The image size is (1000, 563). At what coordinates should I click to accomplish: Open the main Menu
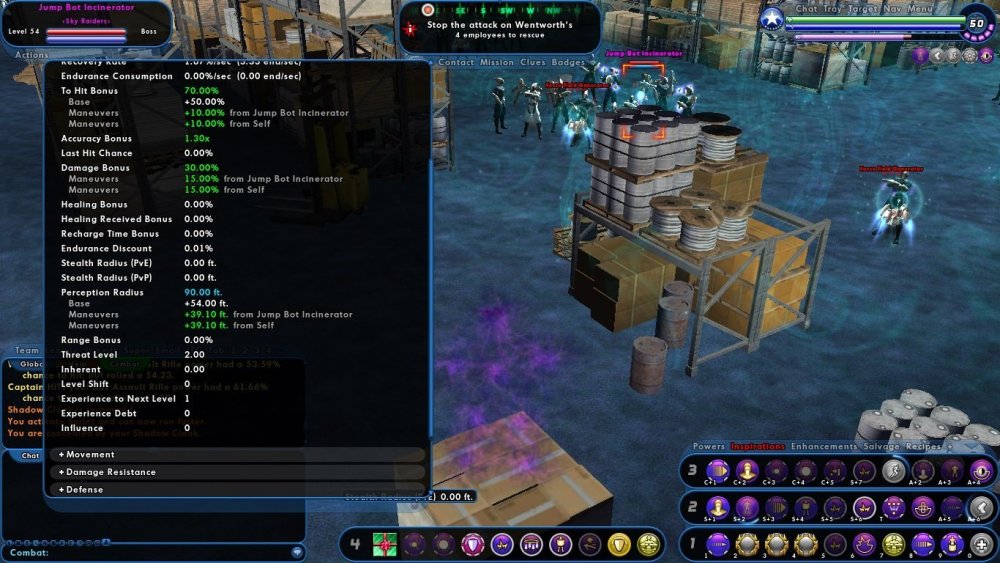click(921, 9)
